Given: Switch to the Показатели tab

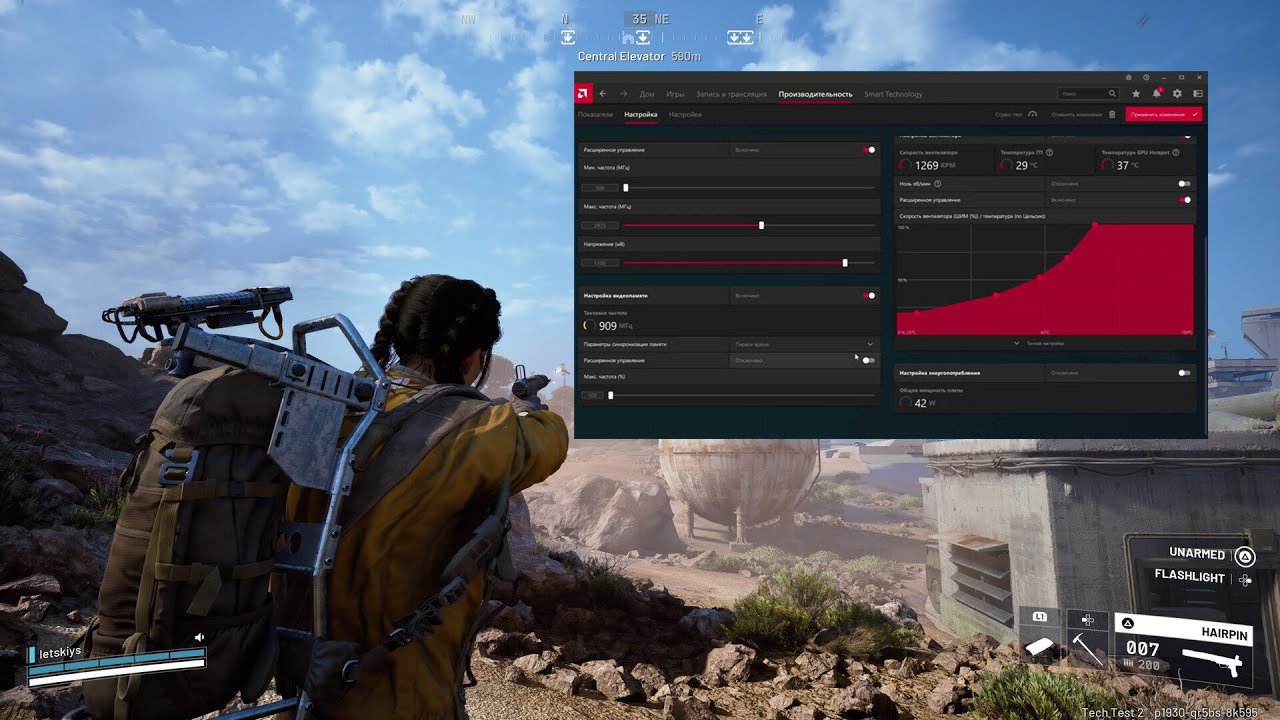Looking at the screenshot, I should pos(597,114).
